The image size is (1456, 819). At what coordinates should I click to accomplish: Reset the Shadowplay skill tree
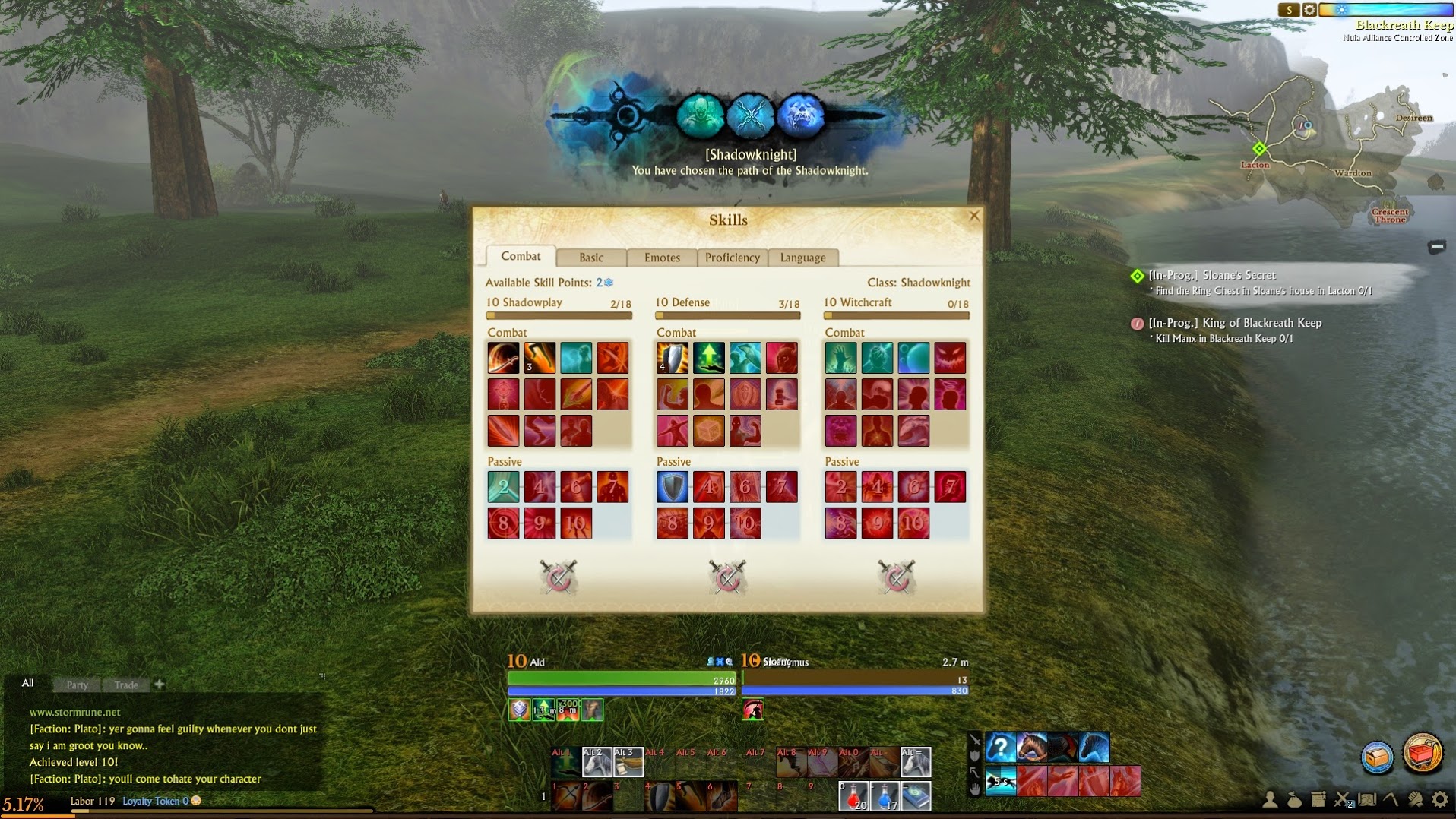(x=559, y=577)
